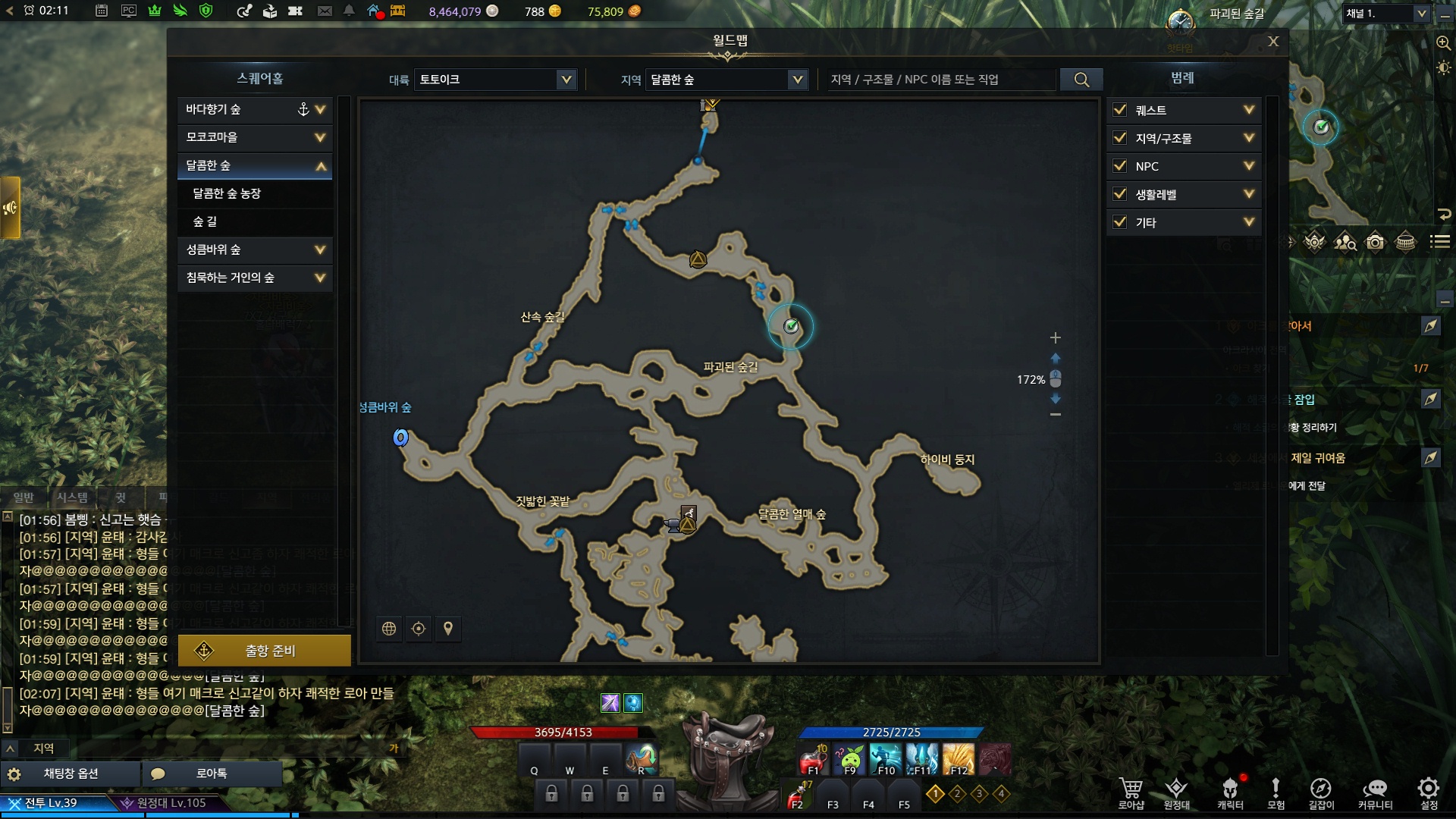Click the magnifying glass search button
This screenshot has height=819, width=1456.
(x=1081, y=80)
